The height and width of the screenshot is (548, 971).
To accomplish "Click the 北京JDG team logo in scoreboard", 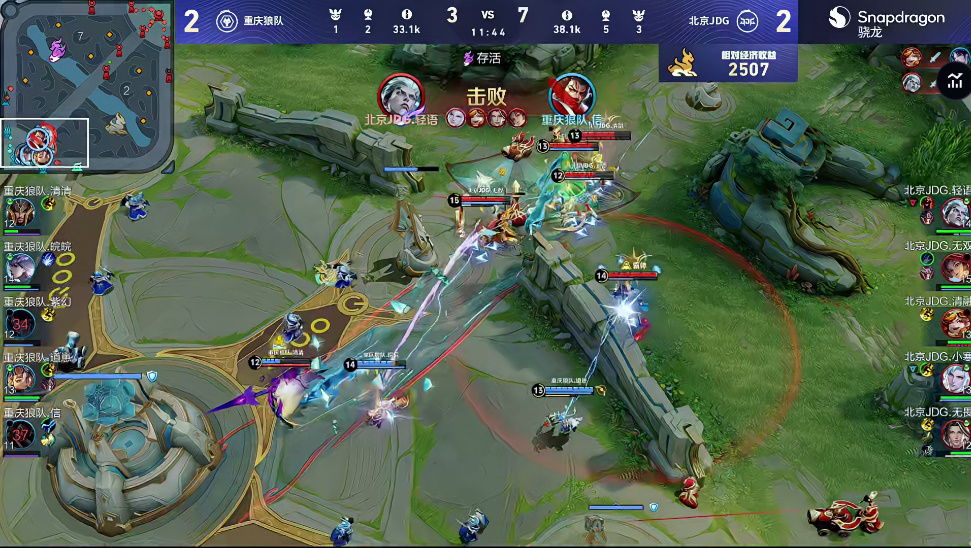I will (x=747, y=21).
